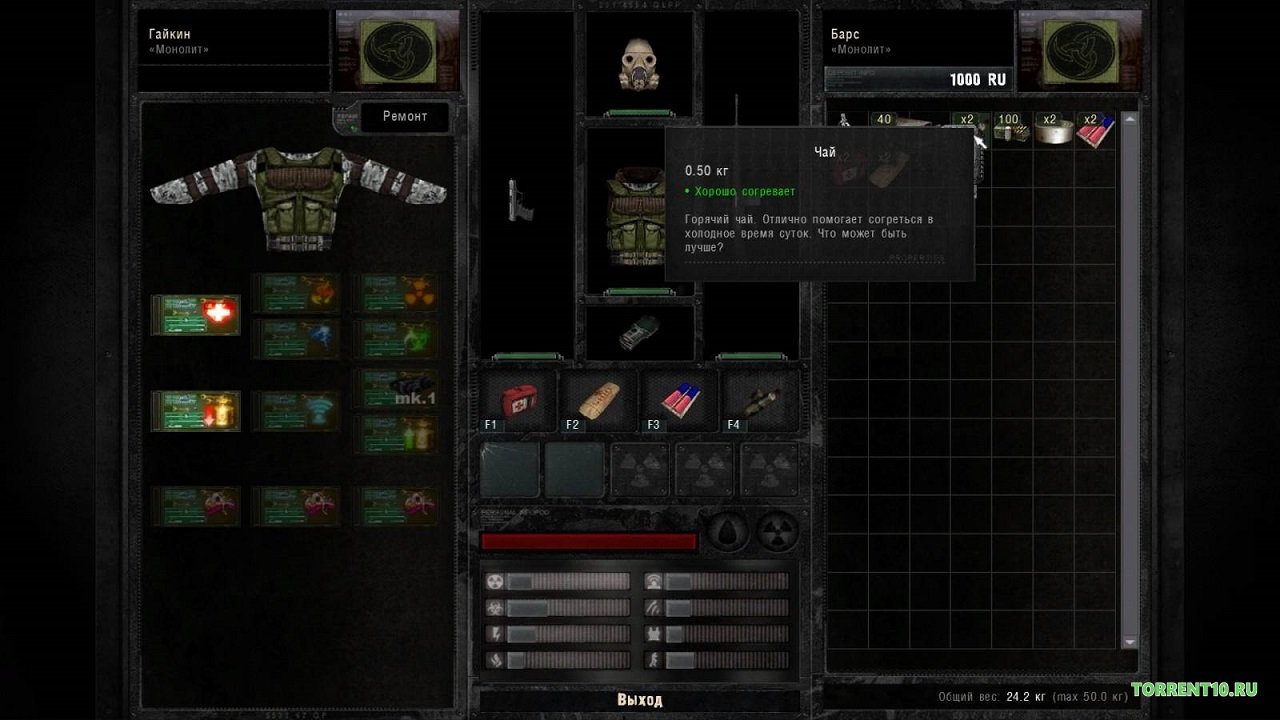Select the F4 quick slot item
The image size is (1280, 720).
pyautogui.click(x=761, y=401)
